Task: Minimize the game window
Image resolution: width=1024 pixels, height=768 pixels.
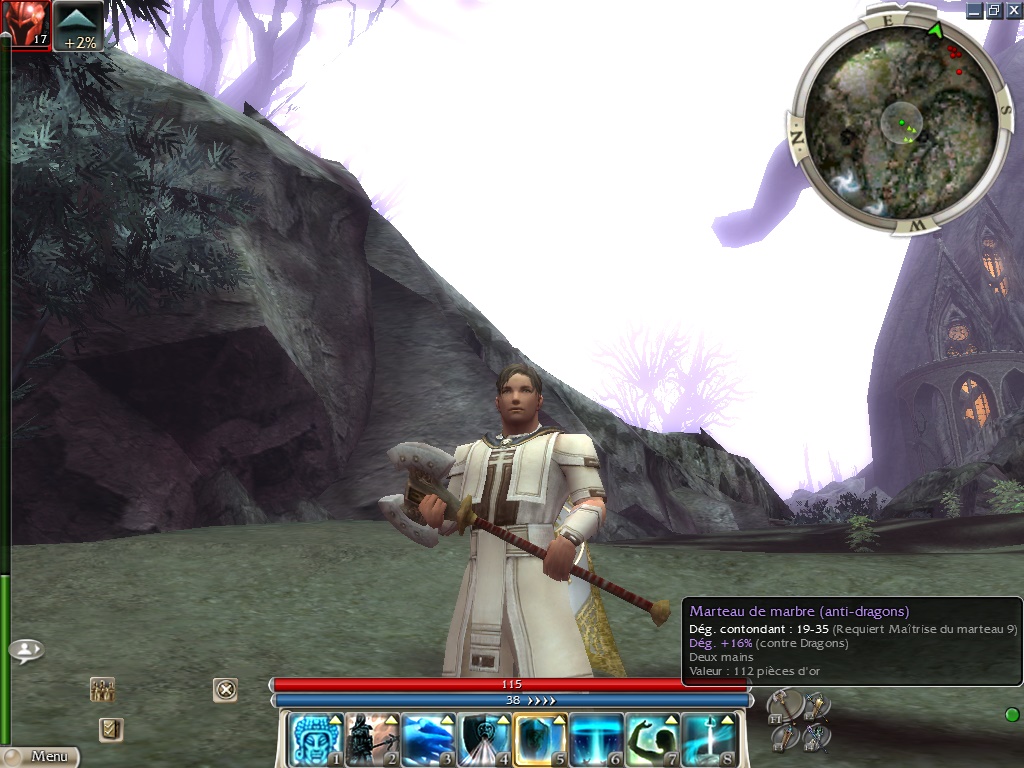Action: click(975, 10)
